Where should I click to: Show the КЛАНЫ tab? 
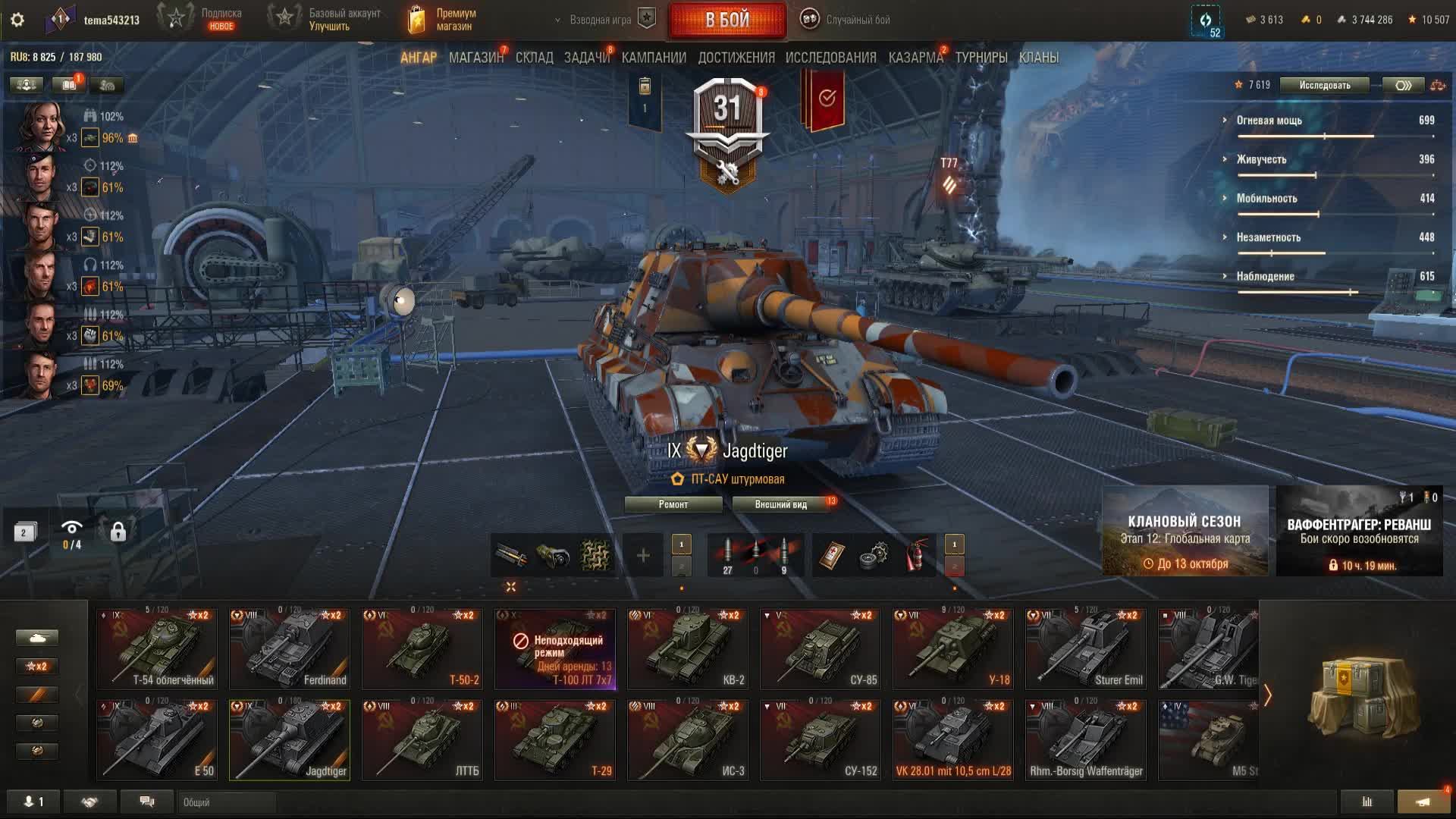tap(1038, 58)
